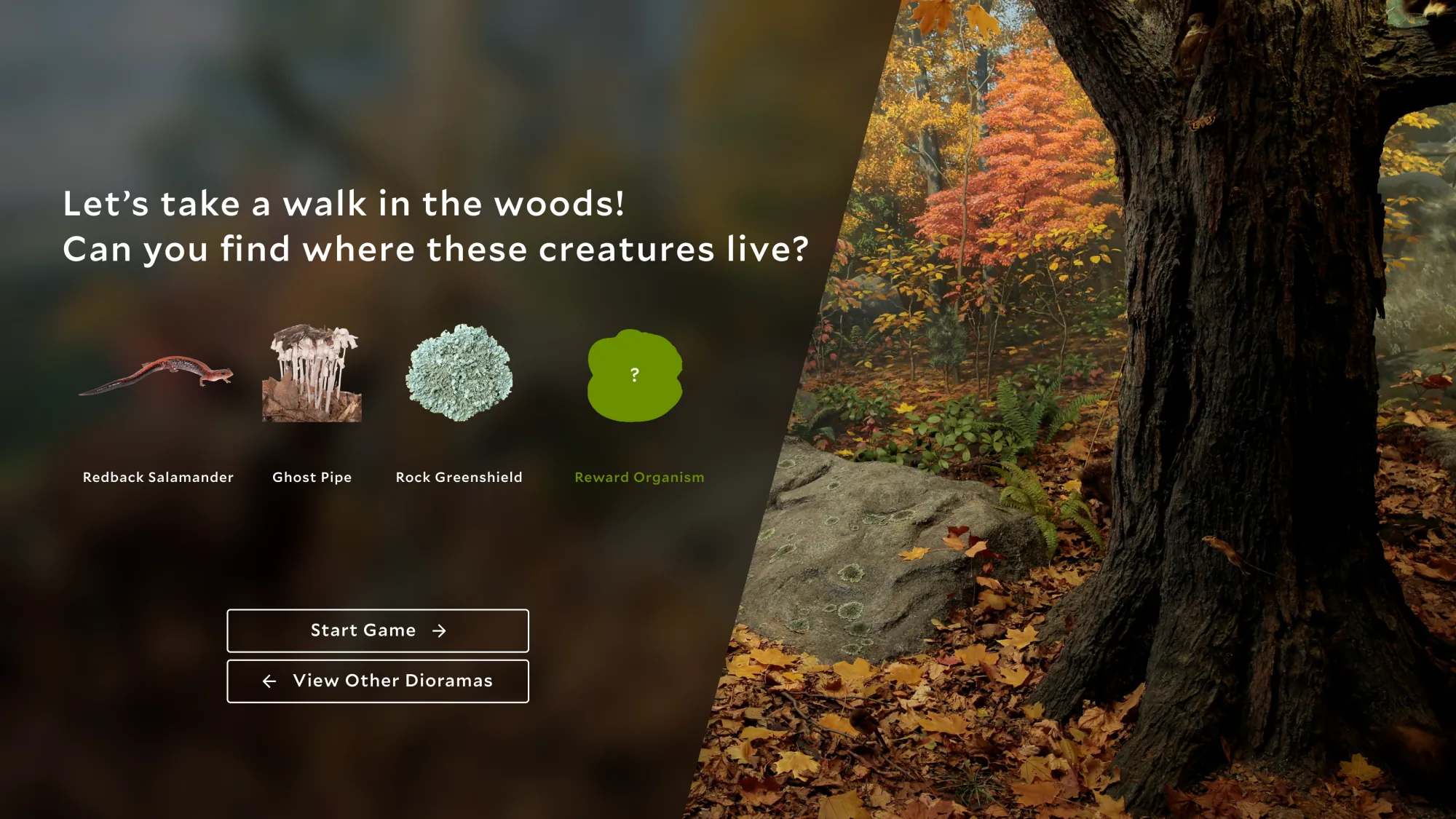Click the Redback Salamander label text
This screenshot has height=819, width=1456.
tap(157, 478)
